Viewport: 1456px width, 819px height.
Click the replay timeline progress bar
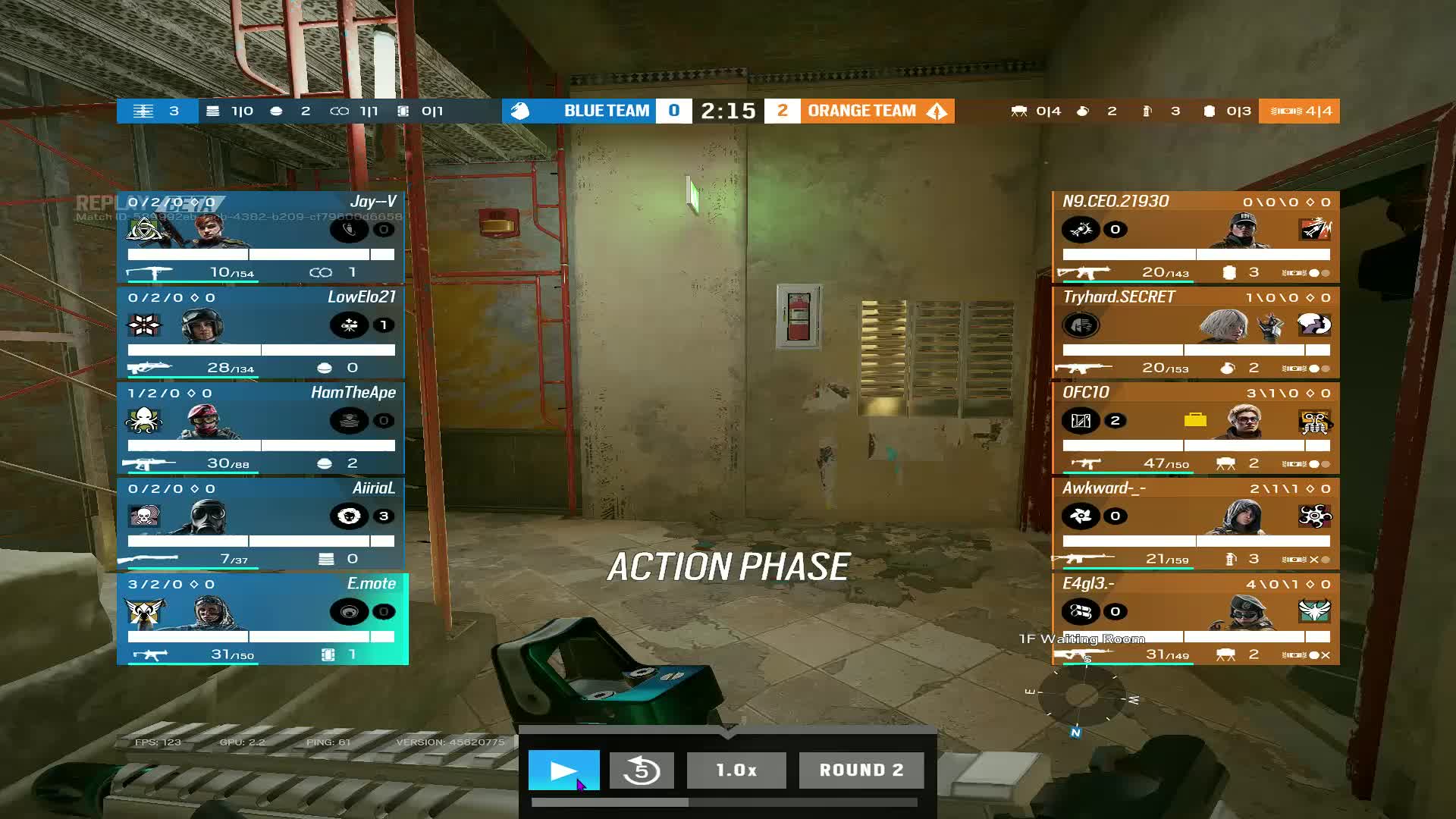pos(724,801)
